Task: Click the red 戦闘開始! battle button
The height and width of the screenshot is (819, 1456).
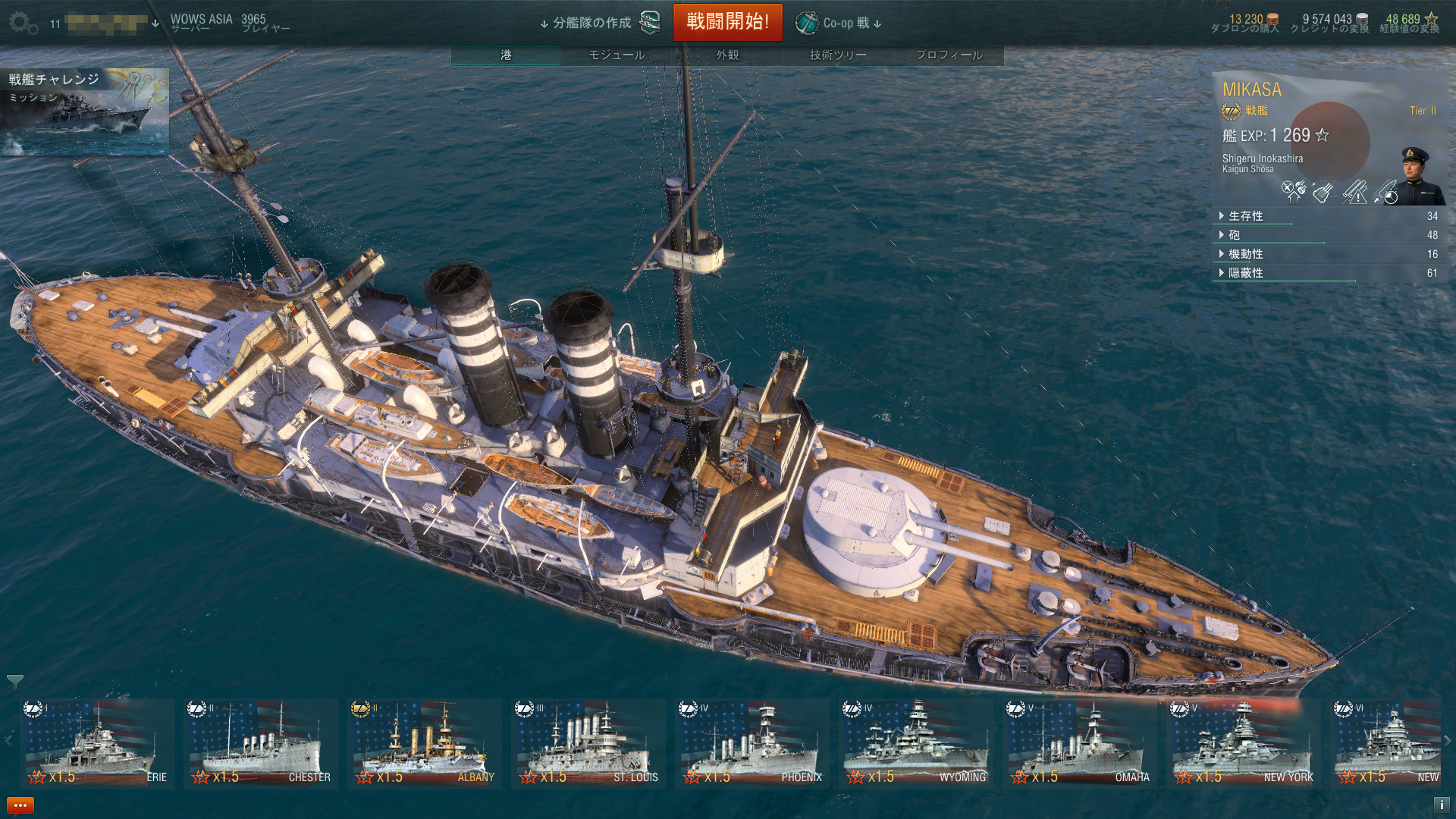Action: (x=727, y=22)
